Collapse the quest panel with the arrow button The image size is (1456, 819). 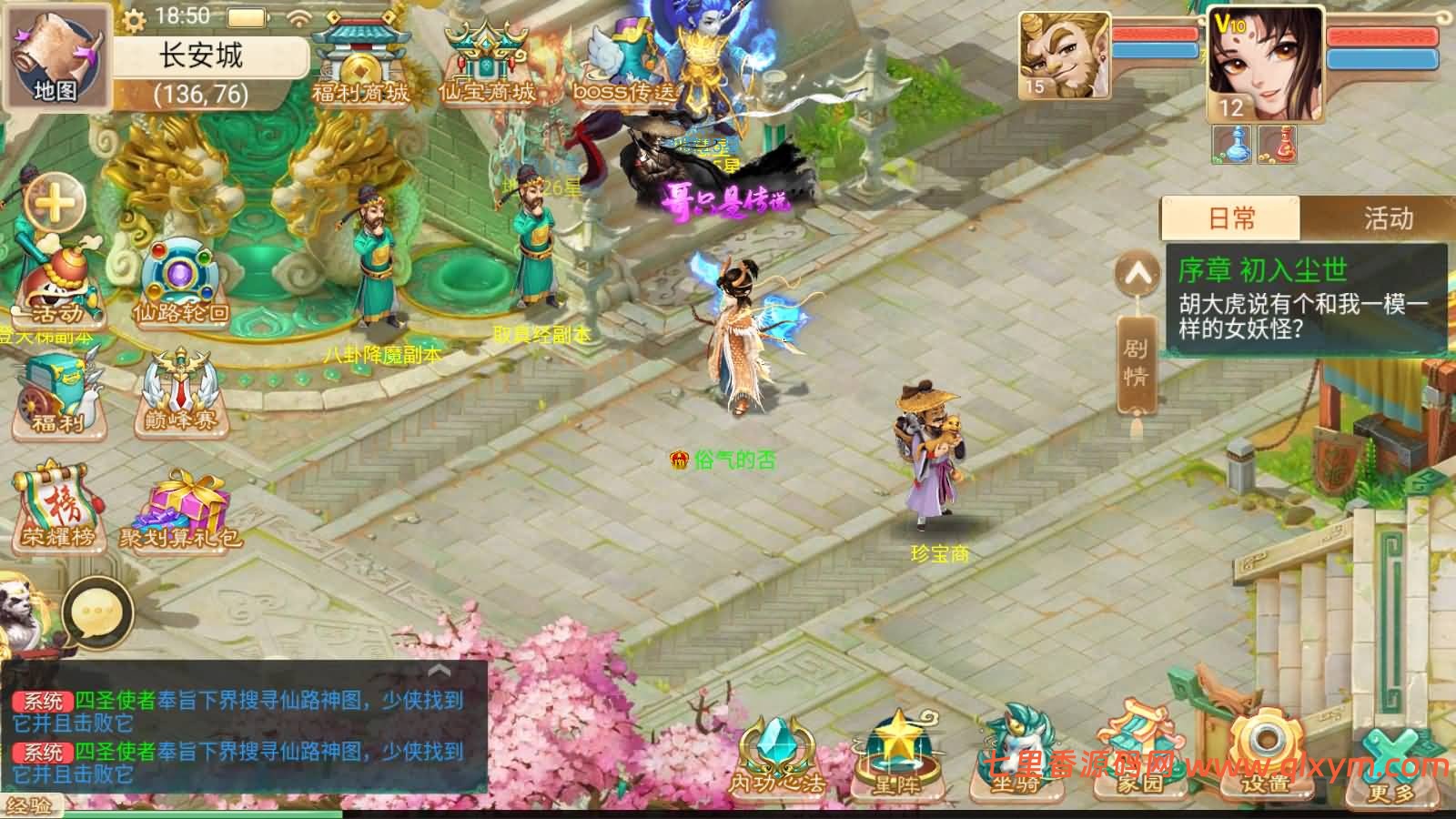tap(1137, 272)
